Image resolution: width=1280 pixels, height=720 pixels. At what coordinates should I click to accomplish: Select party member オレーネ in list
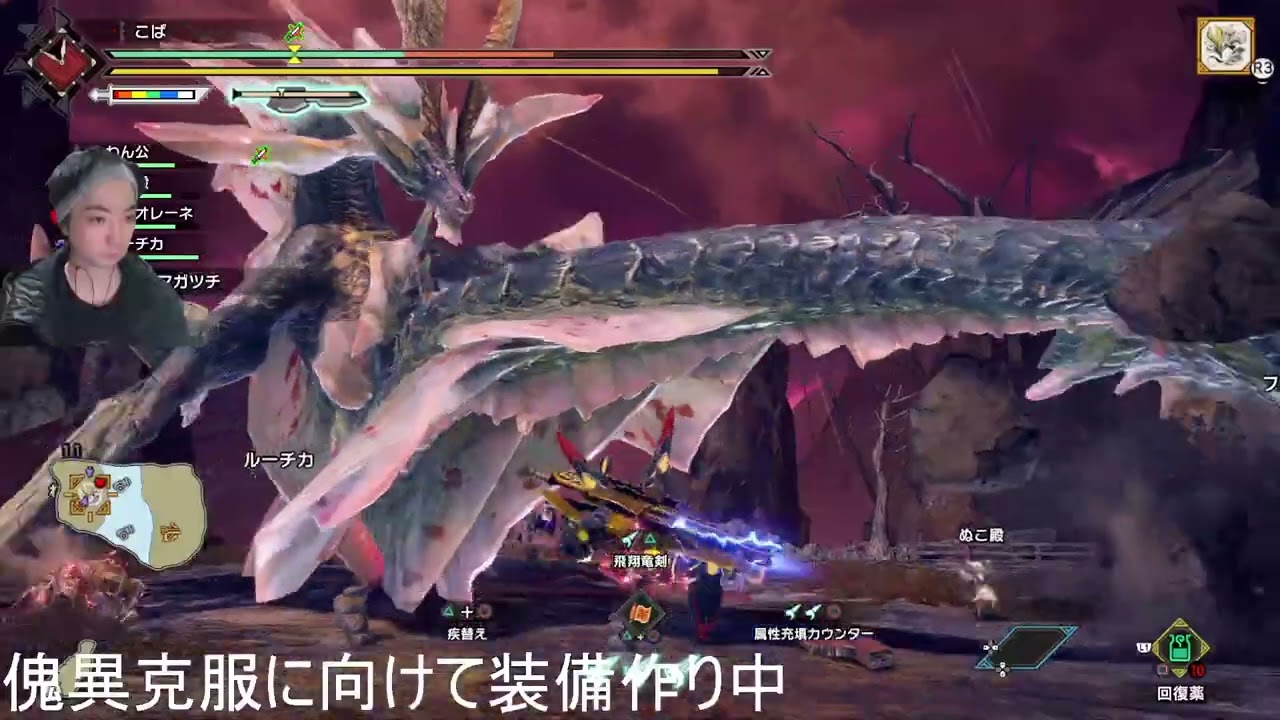click(163, 213)
